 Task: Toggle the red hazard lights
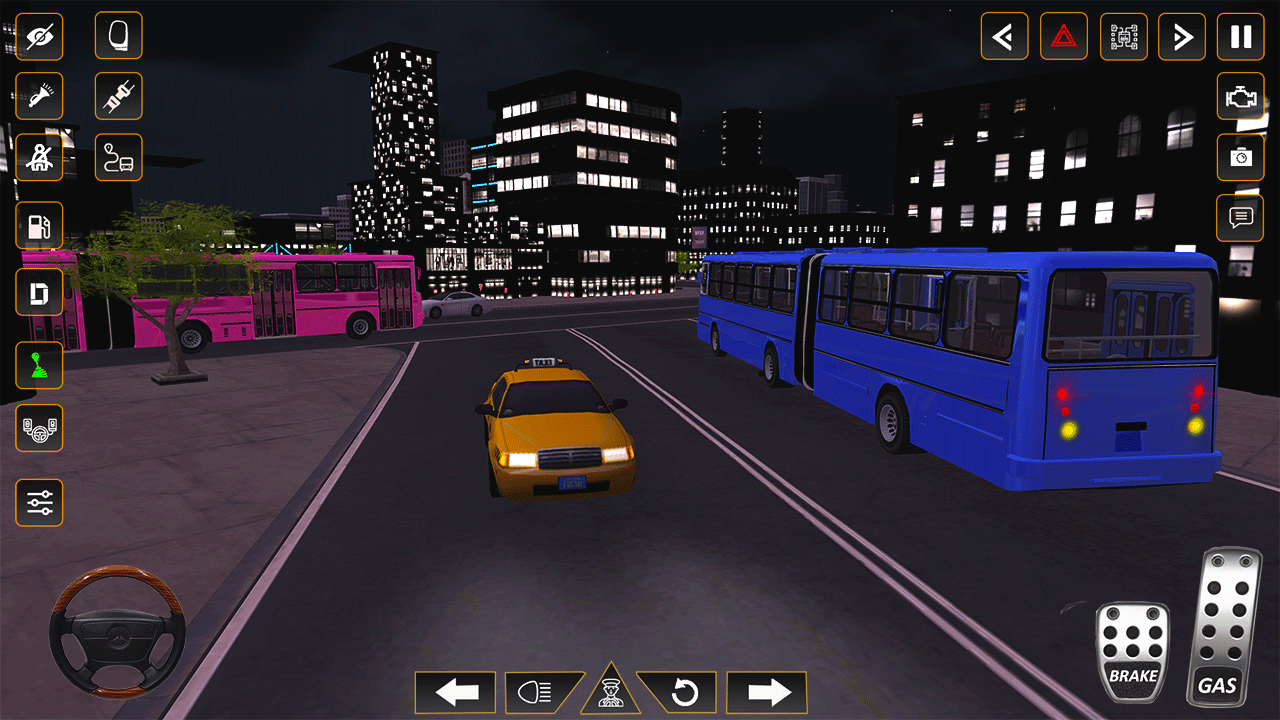(x=1064, y=36)
